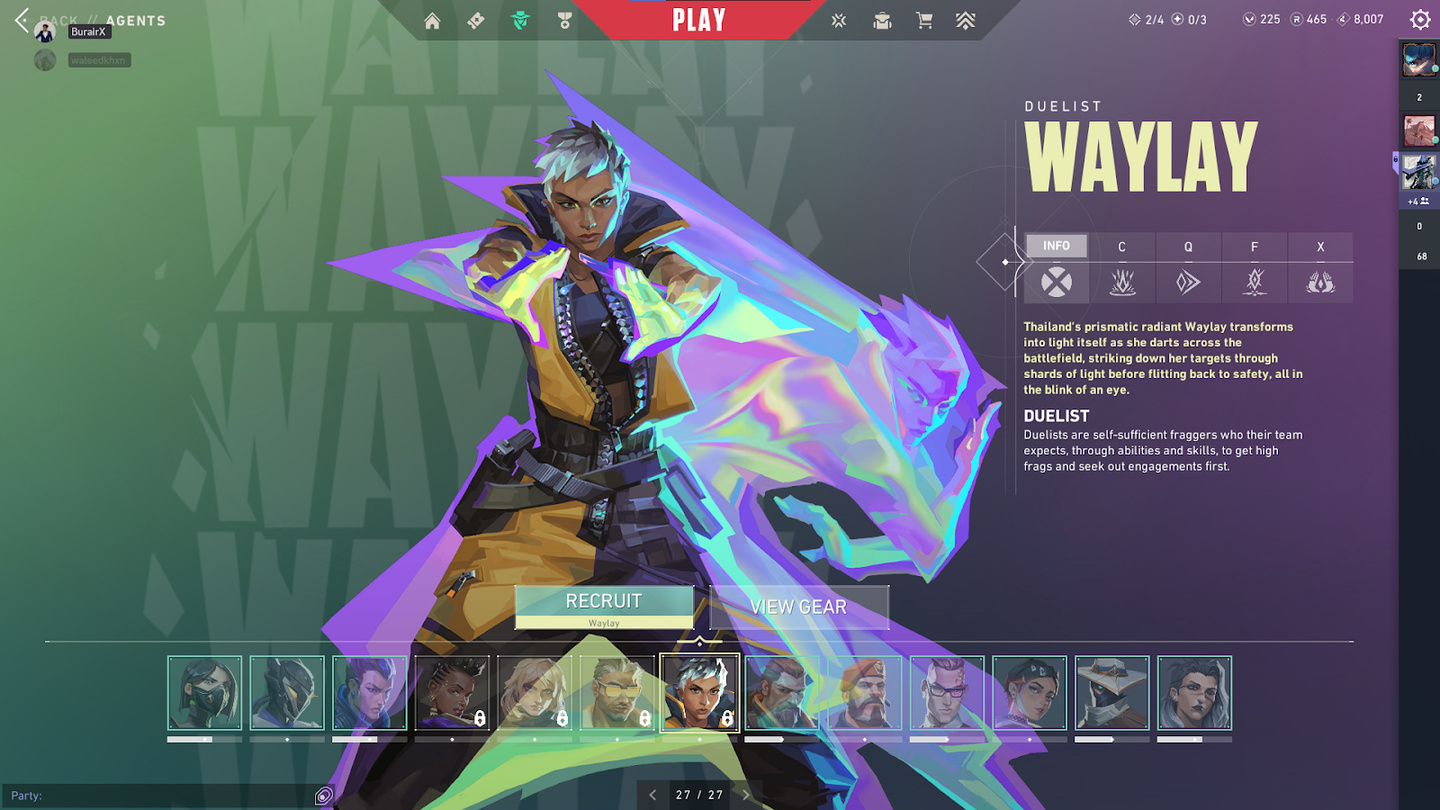Open the battle pass ticket icon

476,21
